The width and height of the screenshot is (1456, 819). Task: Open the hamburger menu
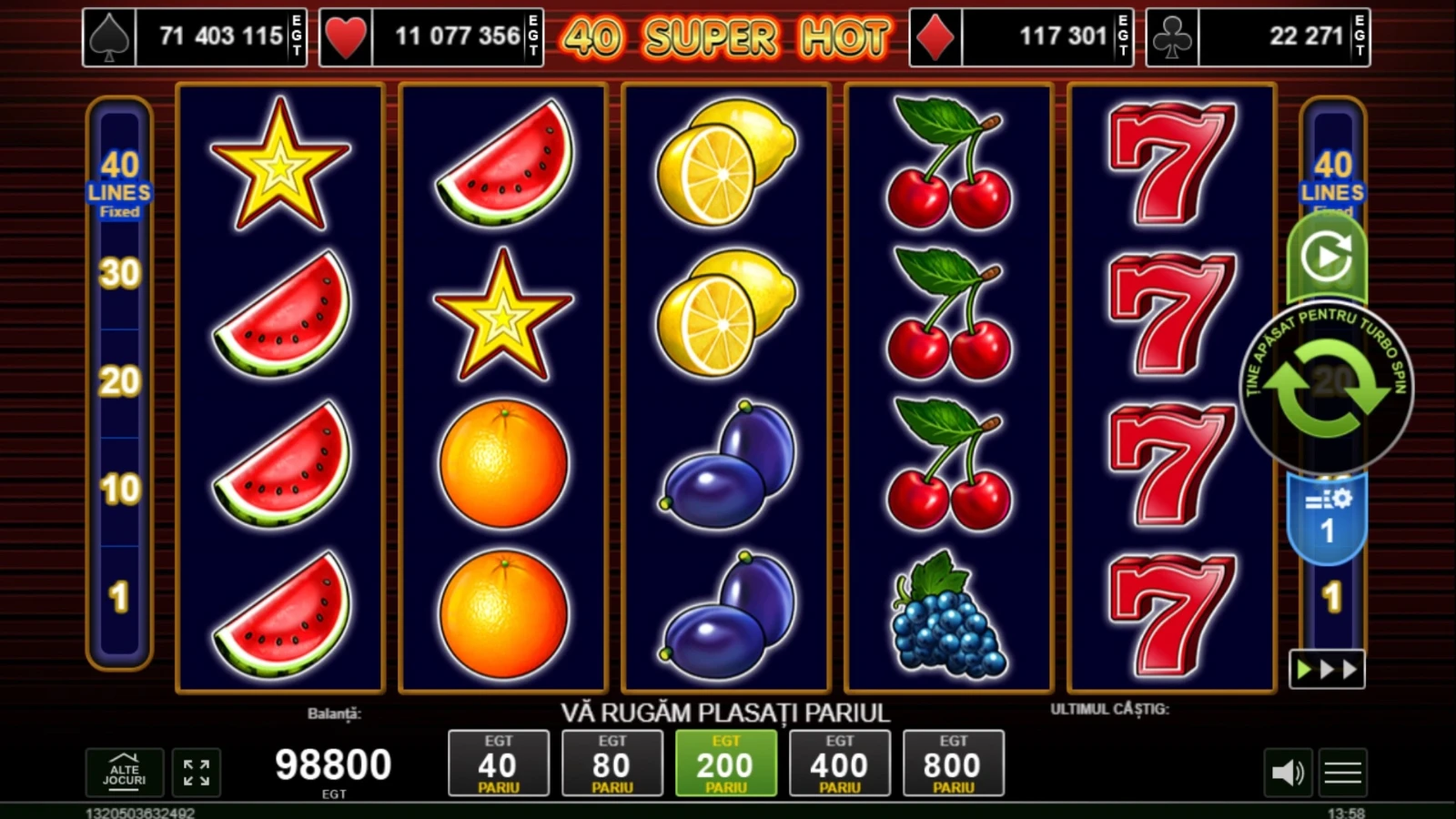1342,773
